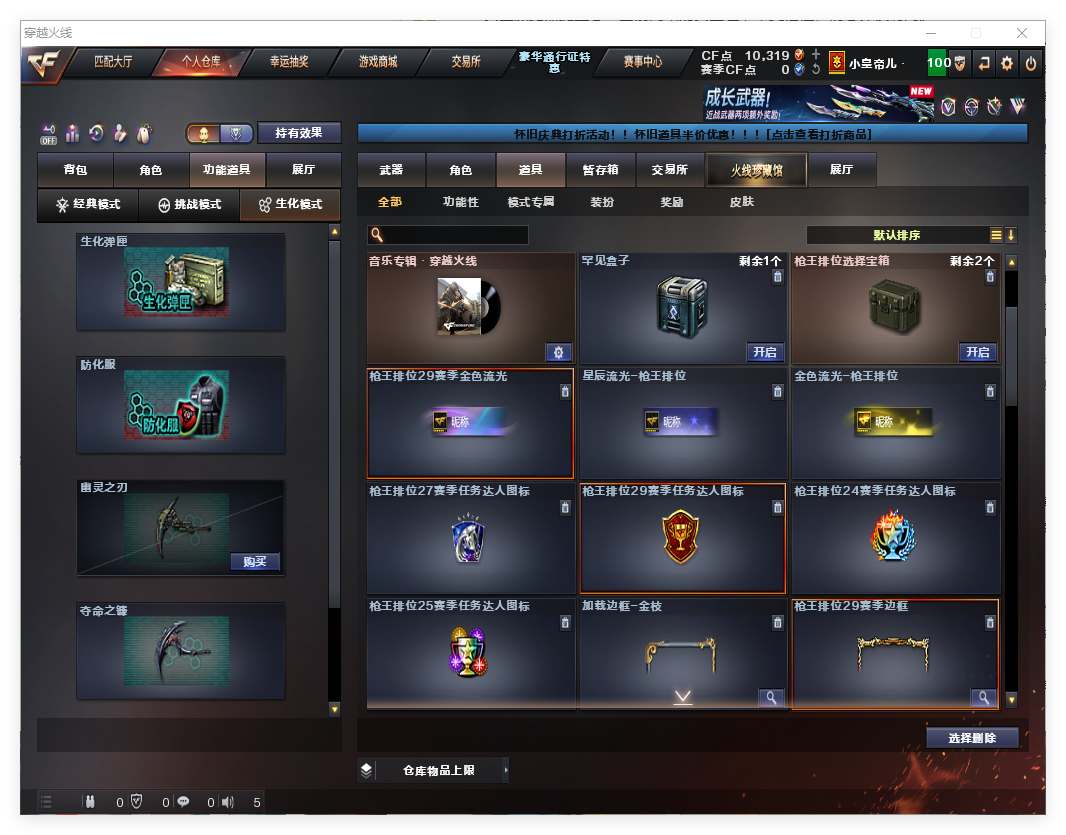Open the 匹配大厅 matchmaking lobby
This screenshot has width=1066, height=835.
112,62
